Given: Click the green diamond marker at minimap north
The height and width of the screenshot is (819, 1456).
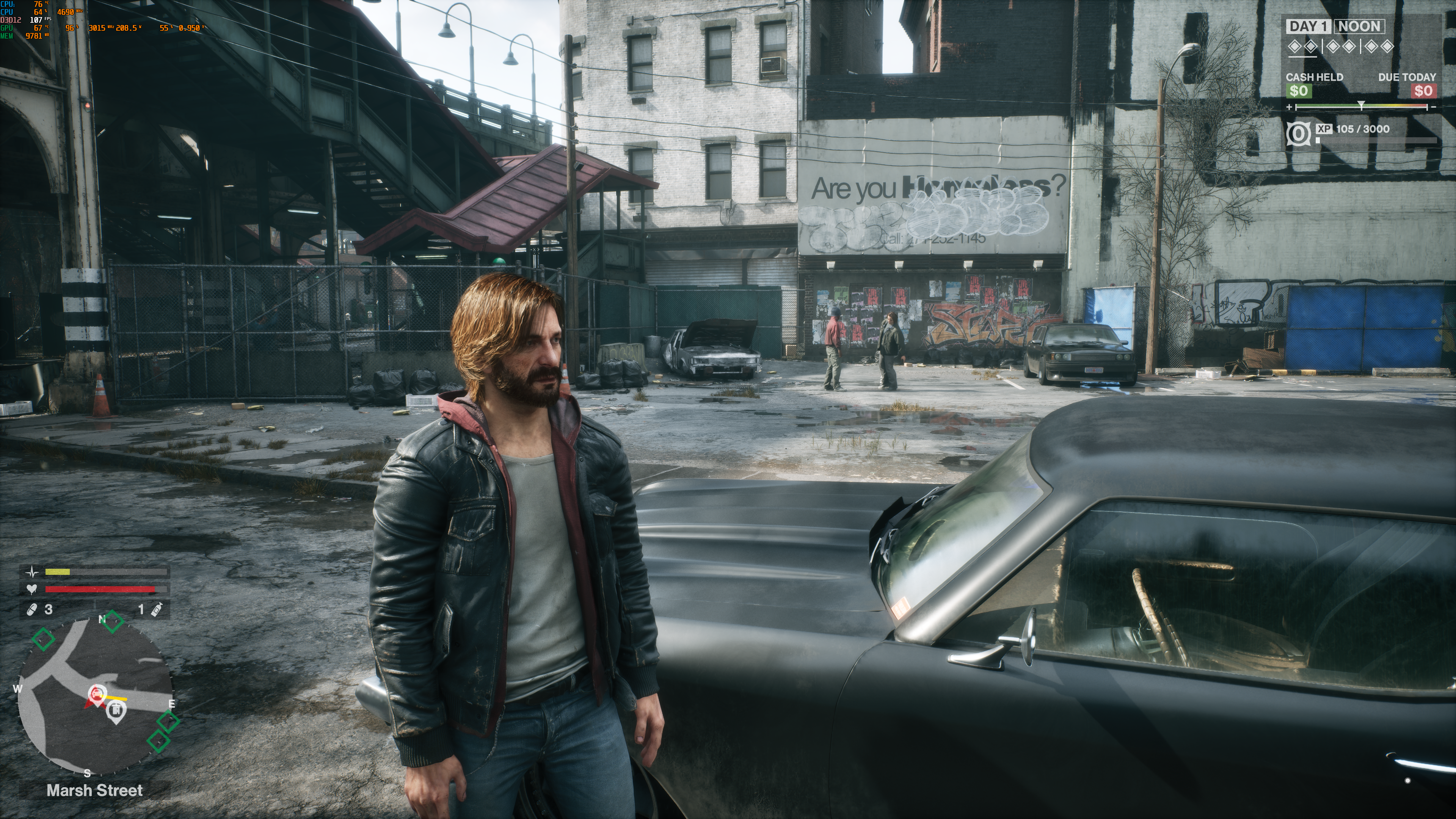Looking at the screenshot, I should 113,621.
